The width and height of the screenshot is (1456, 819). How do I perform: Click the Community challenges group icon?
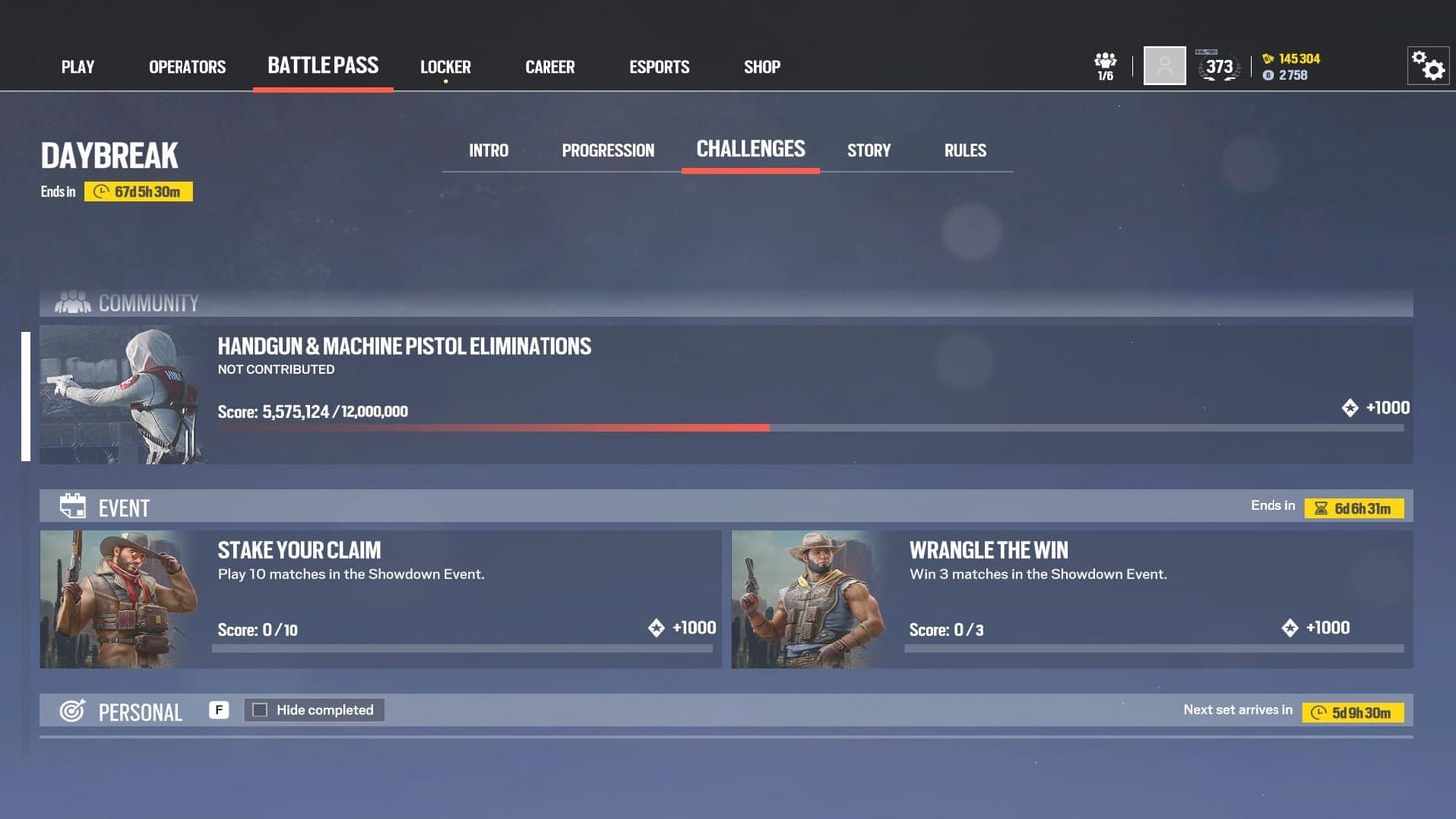click(71, 302)
